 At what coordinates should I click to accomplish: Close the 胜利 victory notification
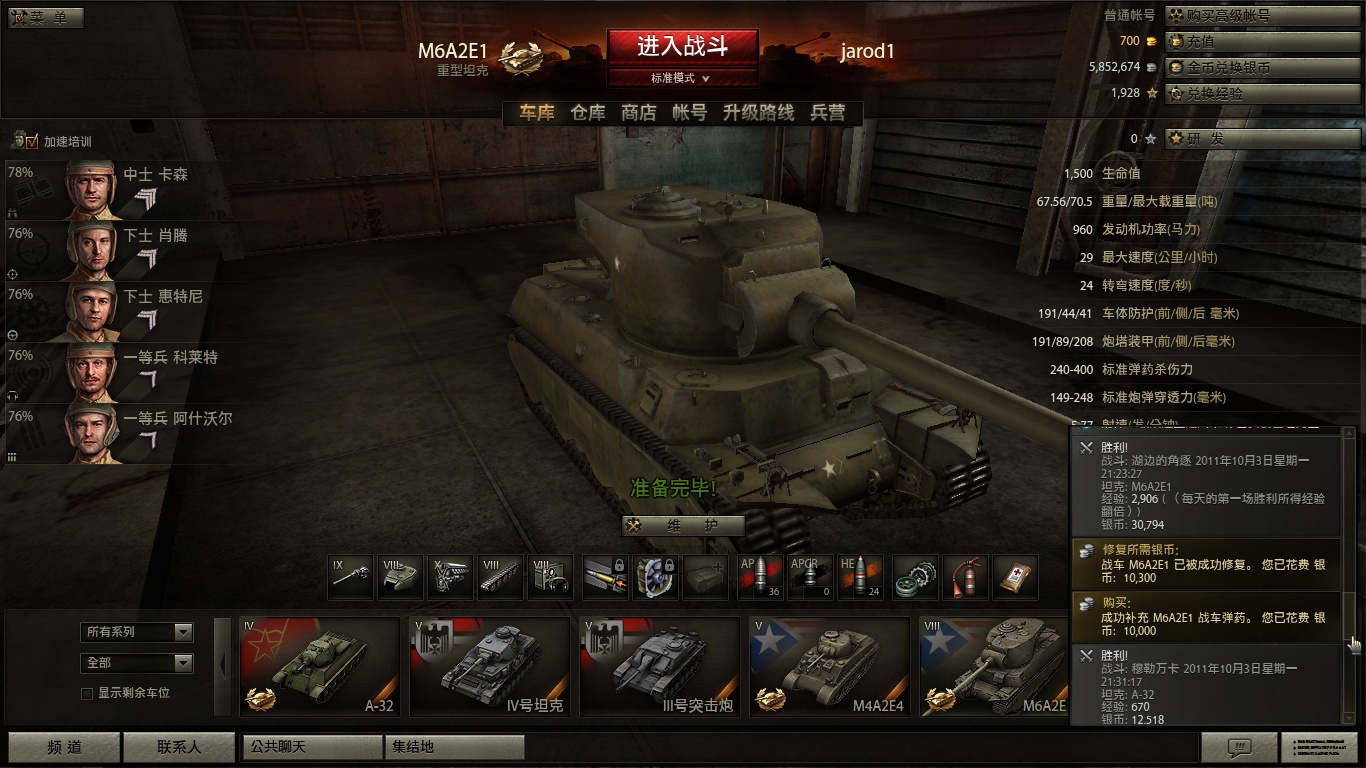[1087, 448]
